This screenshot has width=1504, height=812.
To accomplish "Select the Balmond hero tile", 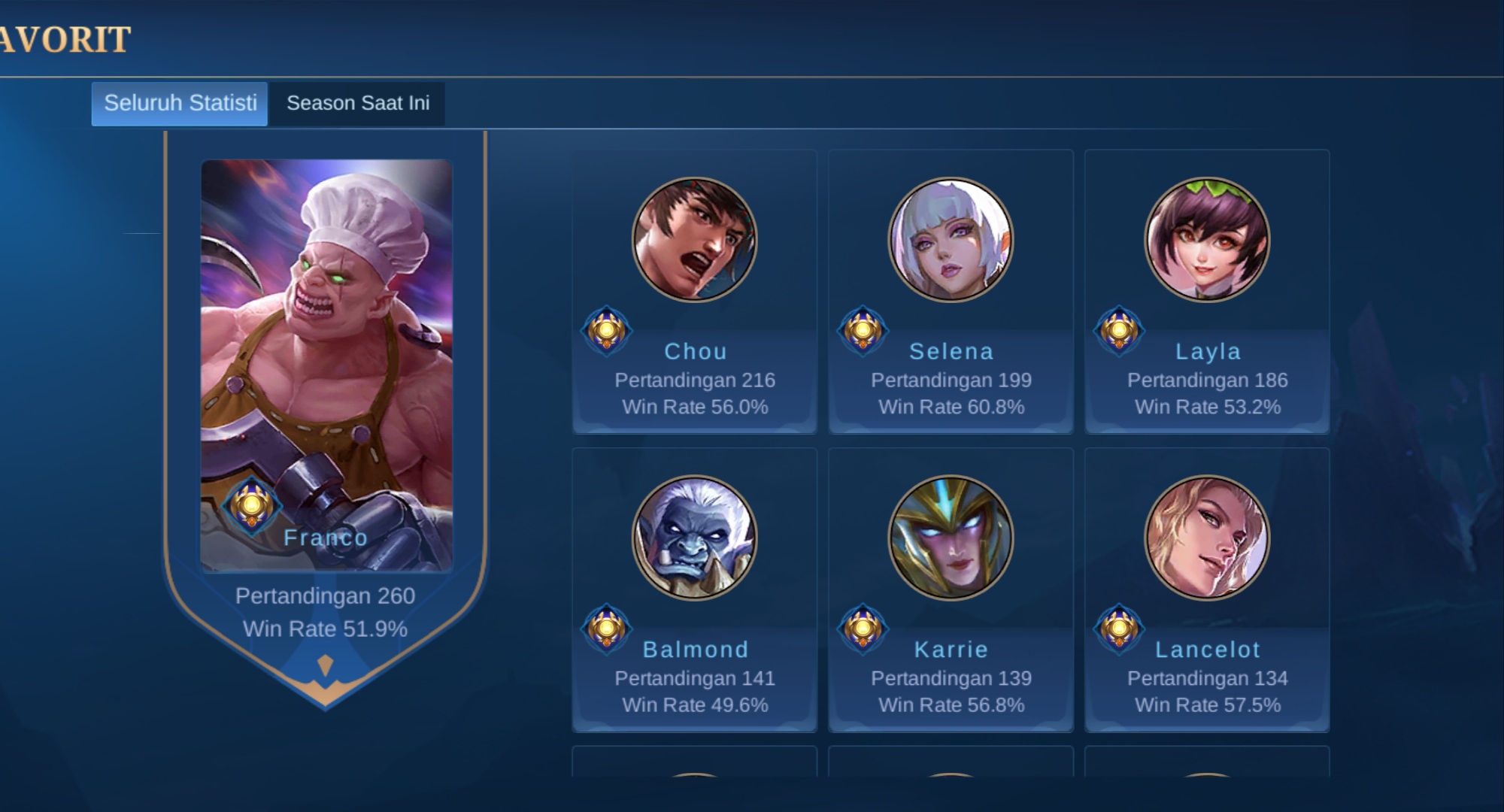I will [695, 589].
